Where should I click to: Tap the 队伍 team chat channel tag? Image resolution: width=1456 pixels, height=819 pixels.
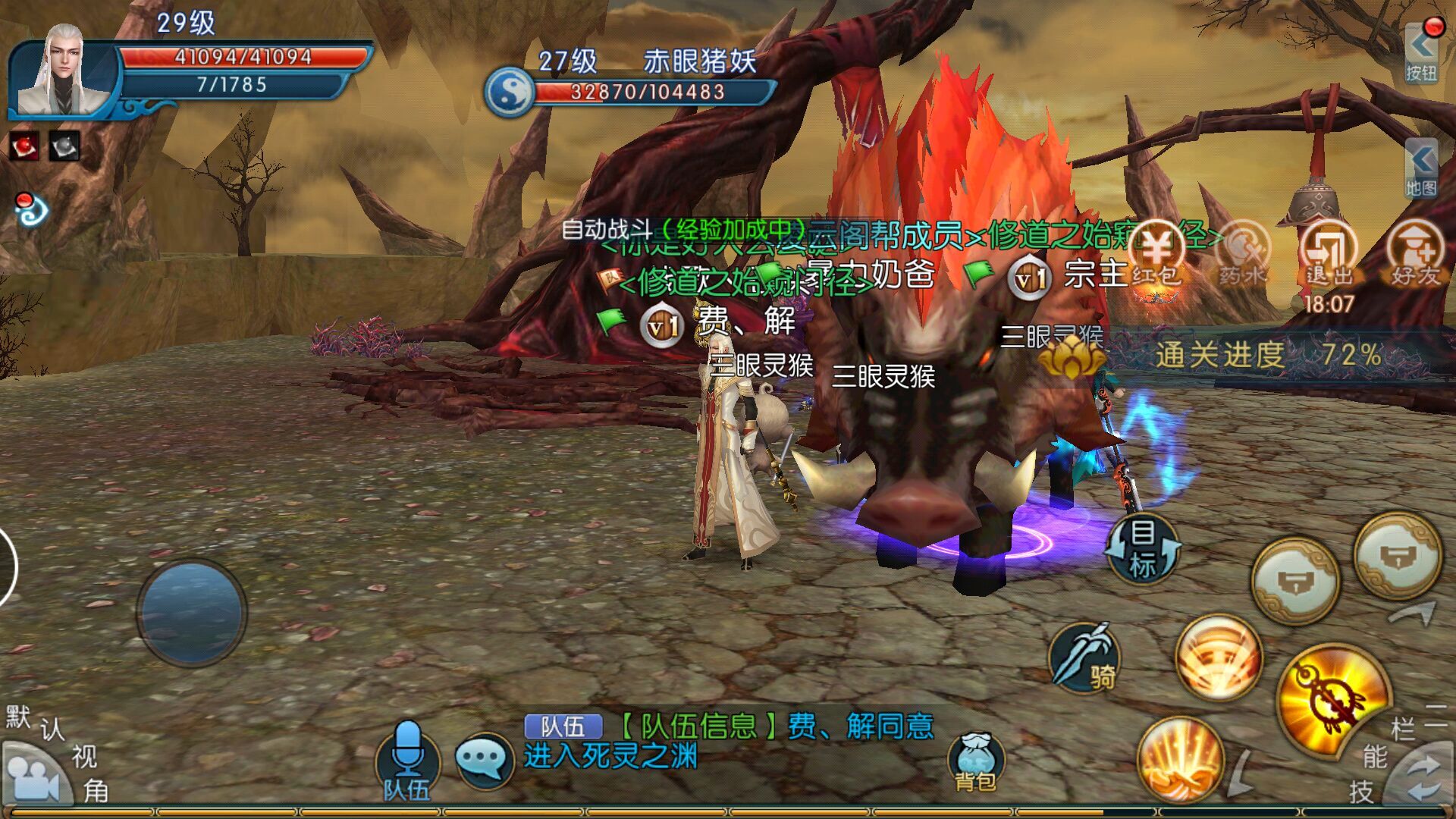(563, 726)
